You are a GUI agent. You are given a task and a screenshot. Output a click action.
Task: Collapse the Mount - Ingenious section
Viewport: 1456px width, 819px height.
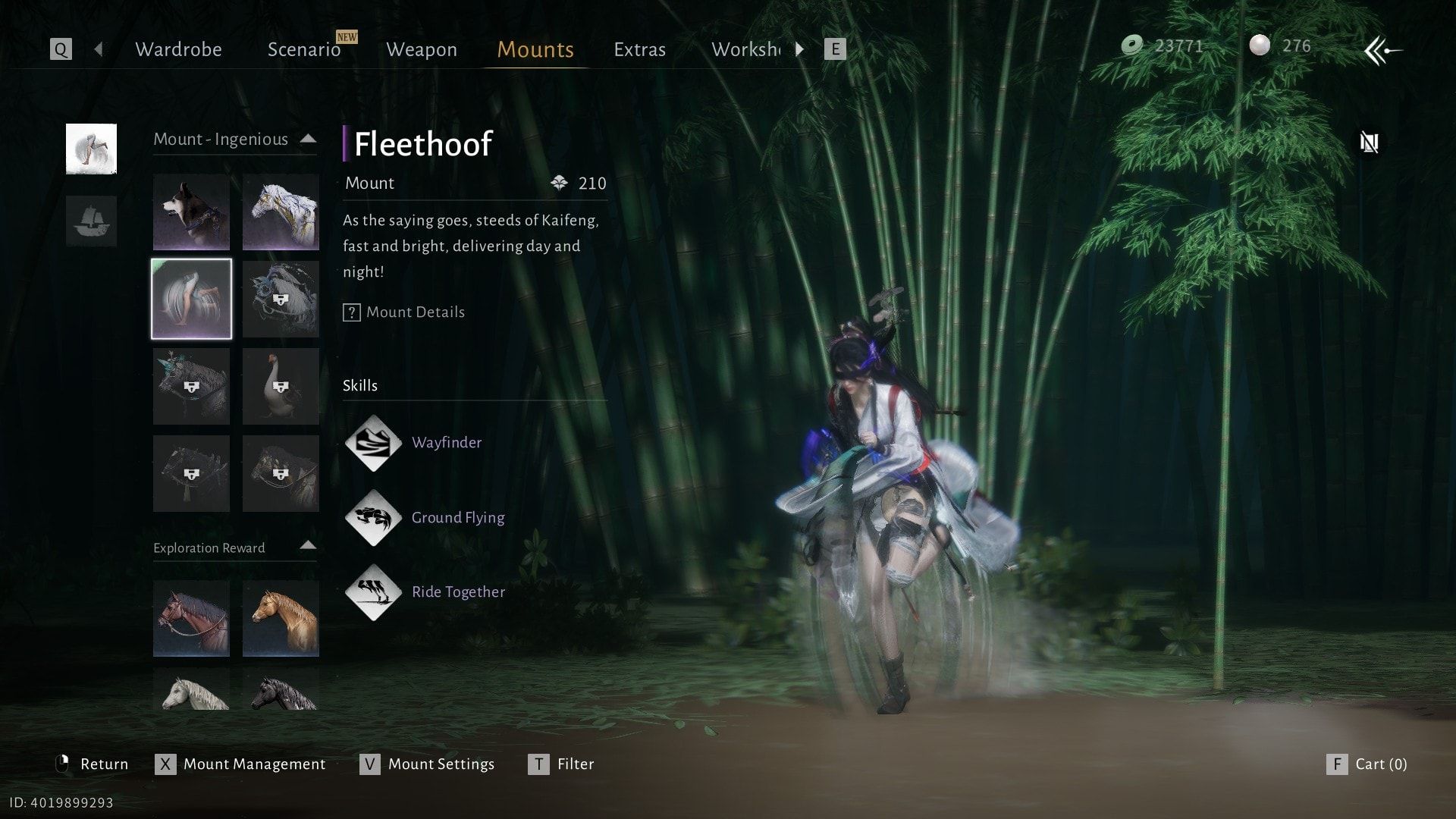308,139
